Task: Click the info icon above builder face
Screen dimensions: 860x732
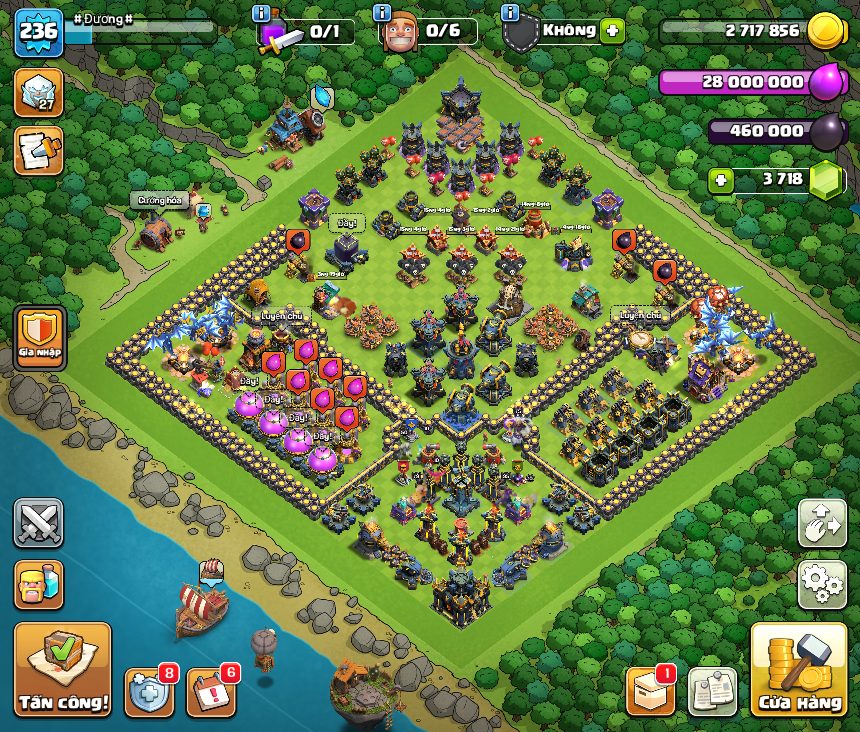Action: 381,13
